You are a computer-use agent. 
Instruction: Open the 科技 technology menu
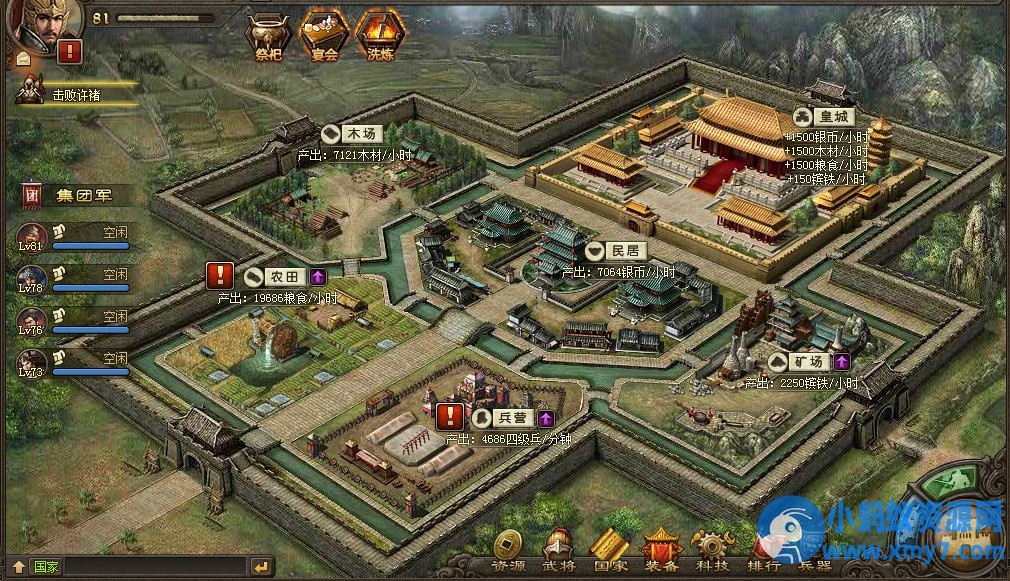click(713, 549)
